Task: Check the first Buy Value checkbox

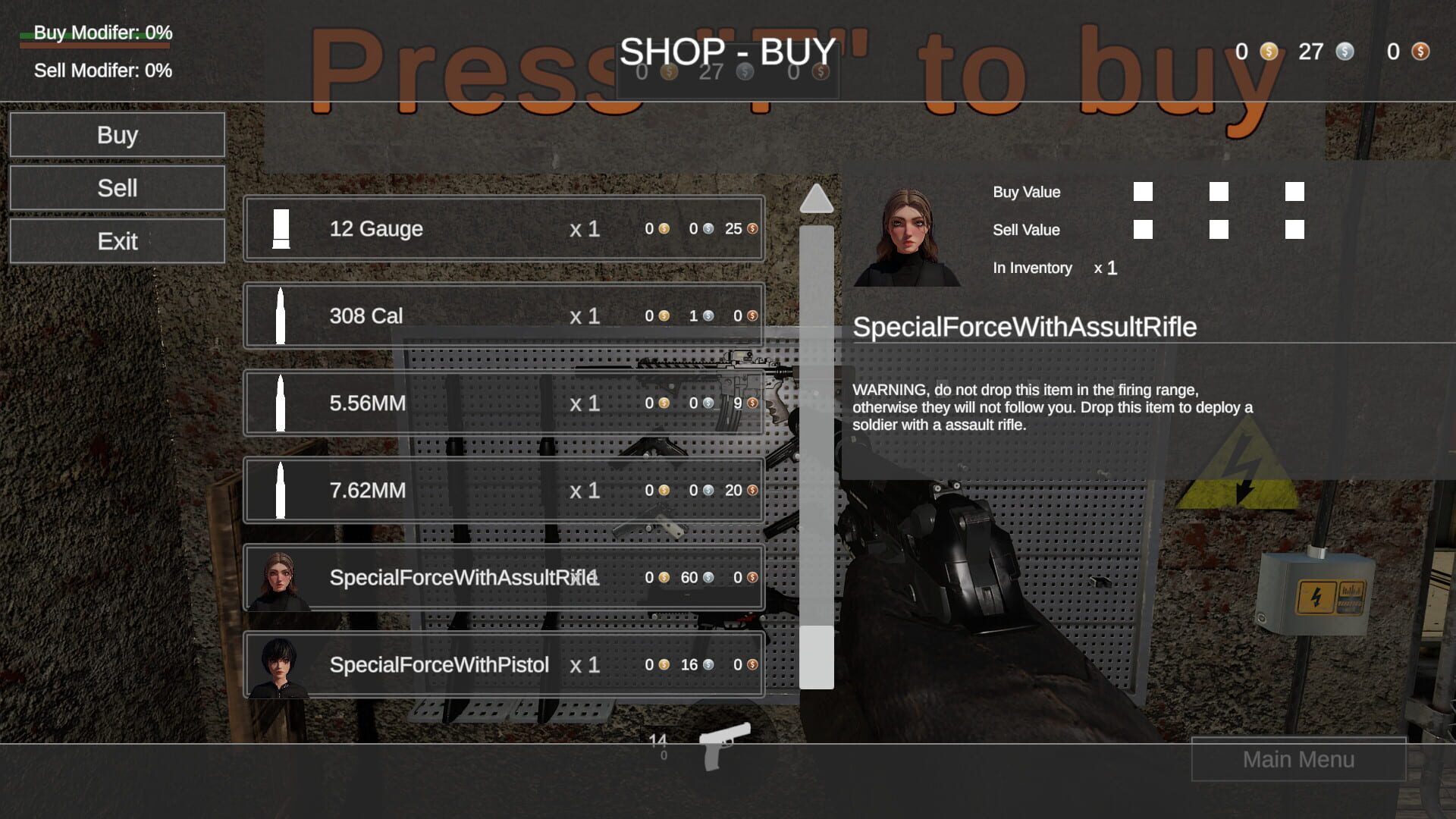Action: (1142, 192)
